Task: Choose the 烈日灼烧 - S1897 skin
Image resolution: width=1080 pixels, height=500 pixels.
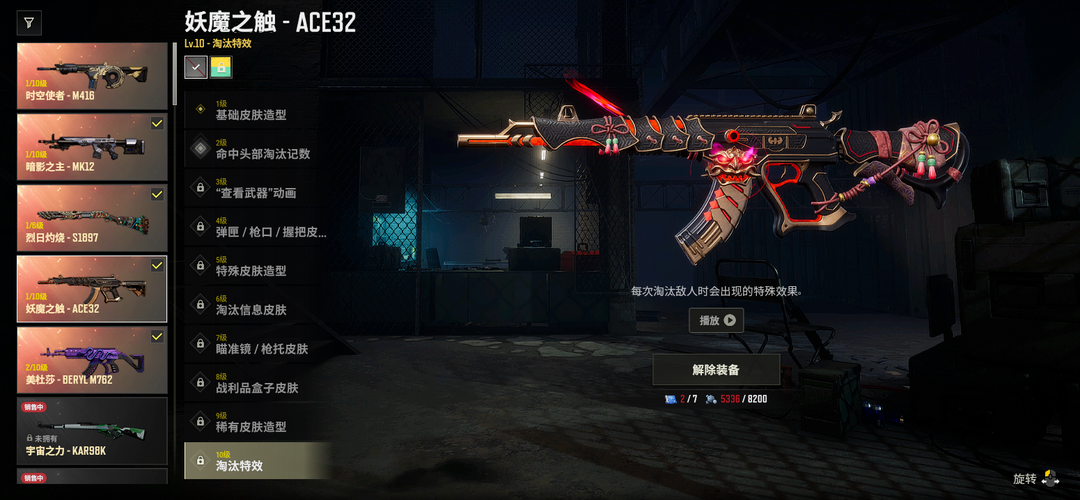Action: coord(92,217)
